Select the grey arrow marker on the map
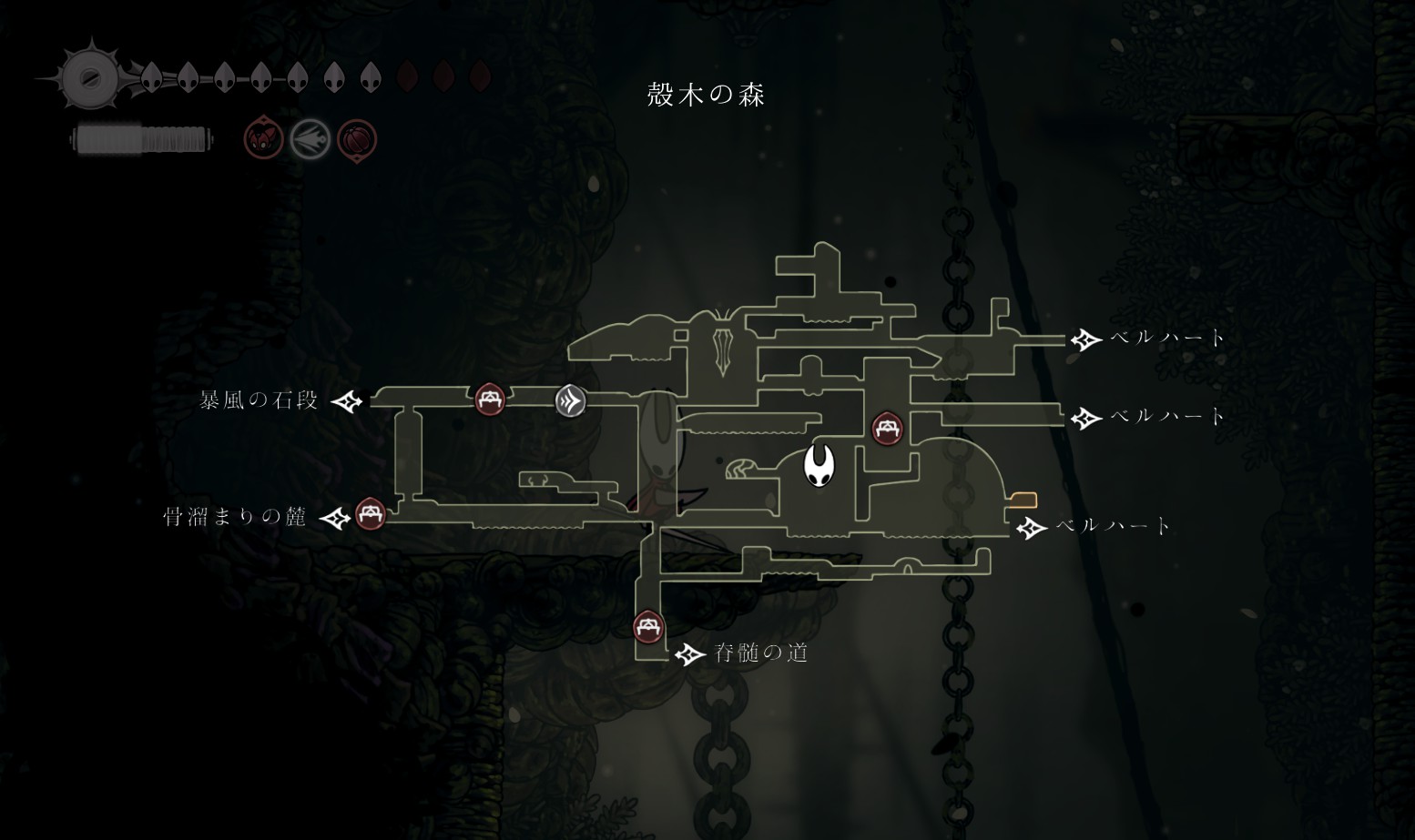 pos(571,400)
